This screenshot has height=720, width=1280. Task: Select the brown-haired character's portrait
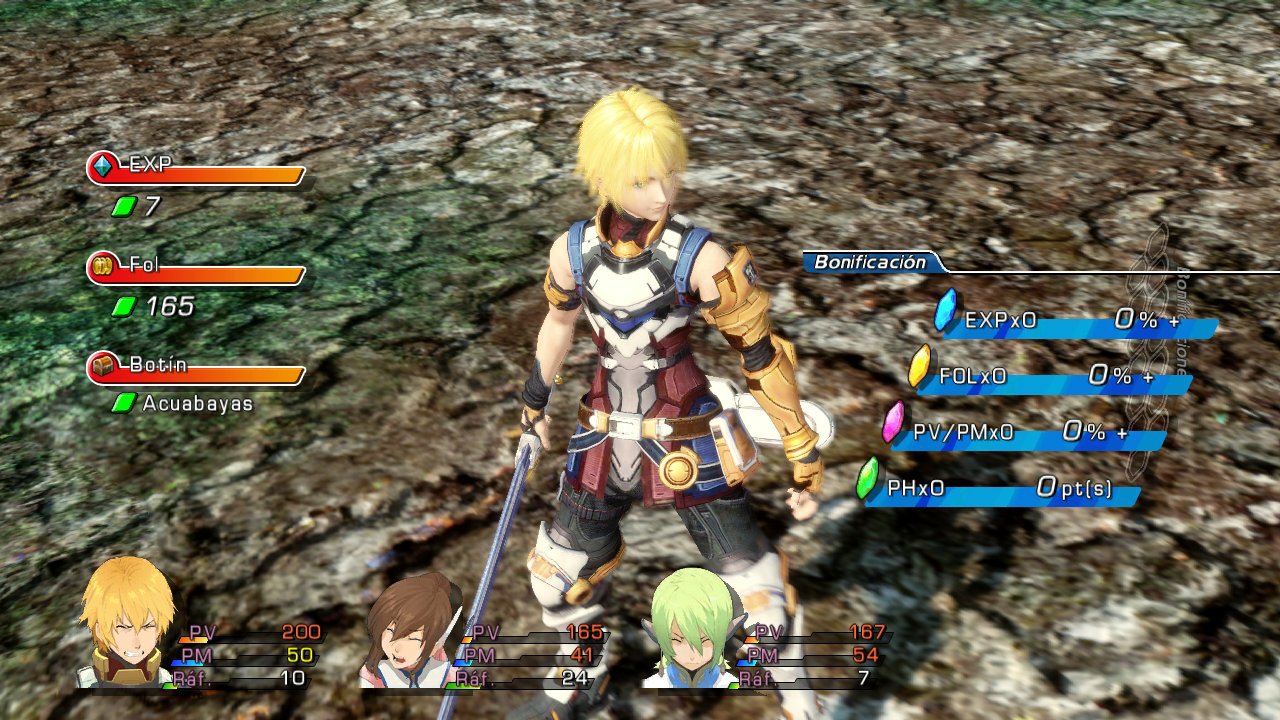coord(405,635)
